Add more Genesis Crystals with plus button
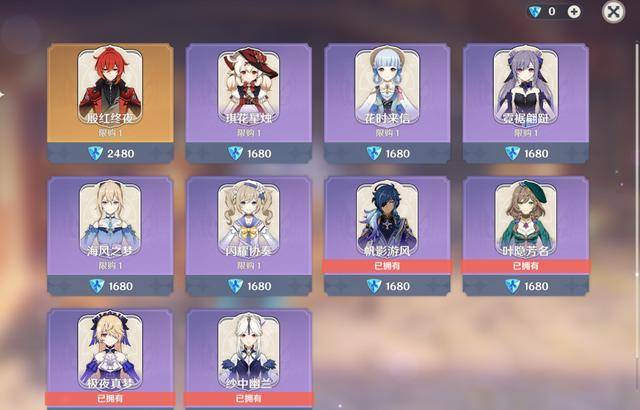The image size is (640, 410). [574, 12]
